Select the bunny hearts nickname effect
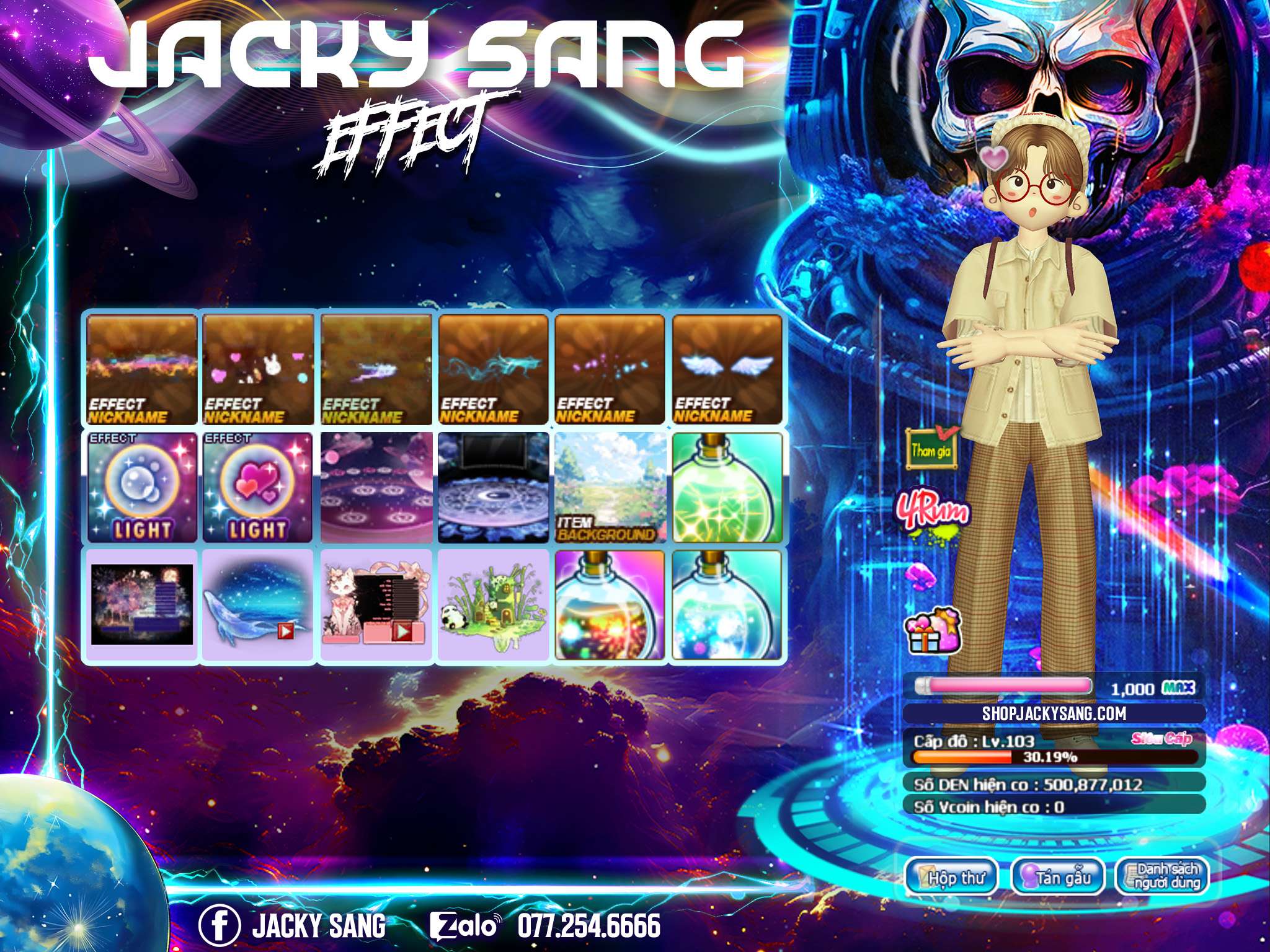The width and height of the screenshot is (1270, 952). (x=259, y=369)
